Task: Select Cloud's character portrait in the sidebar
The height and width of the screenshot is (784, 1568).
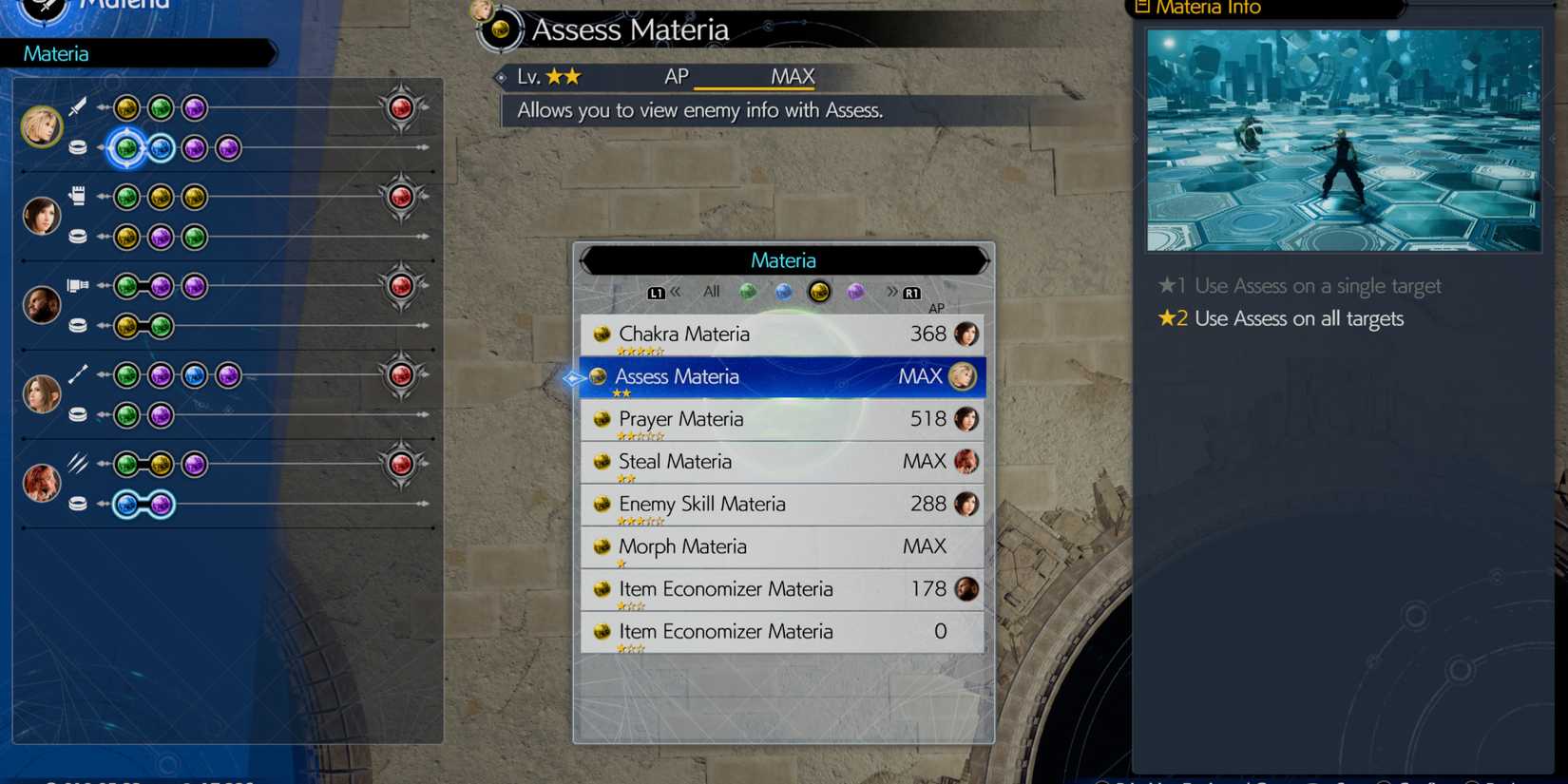Action: 43,124
